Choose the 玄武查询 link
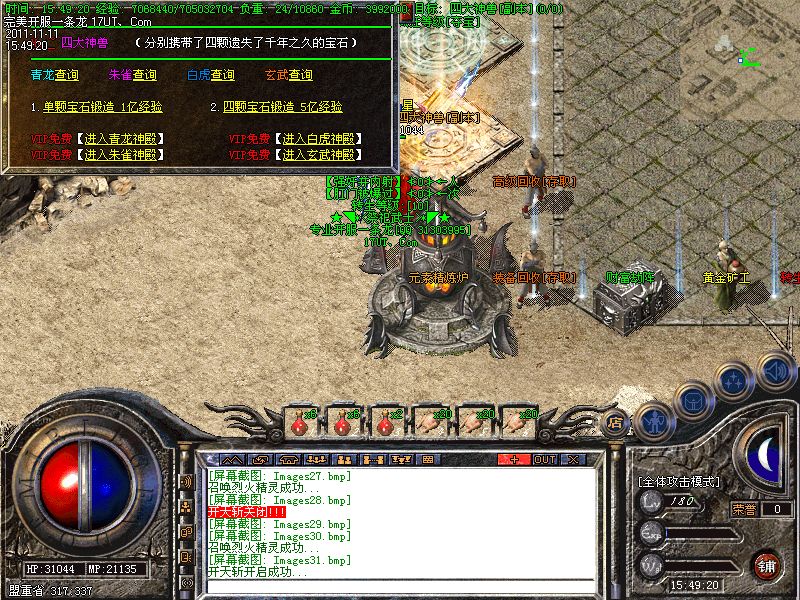This screenshot has width=800, height=600. [288, 75]
